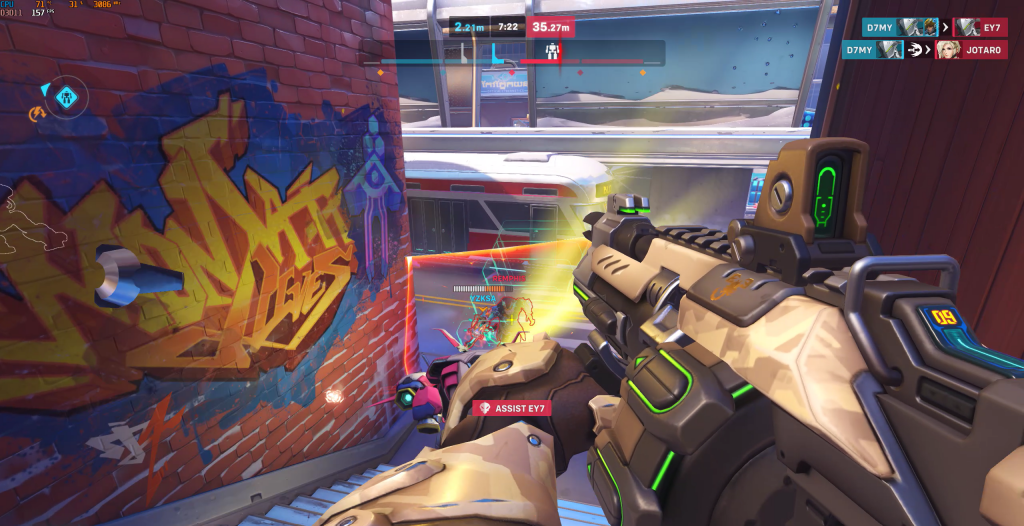
Task: Click the ASSIST EY7 notification
Action: 512,408
